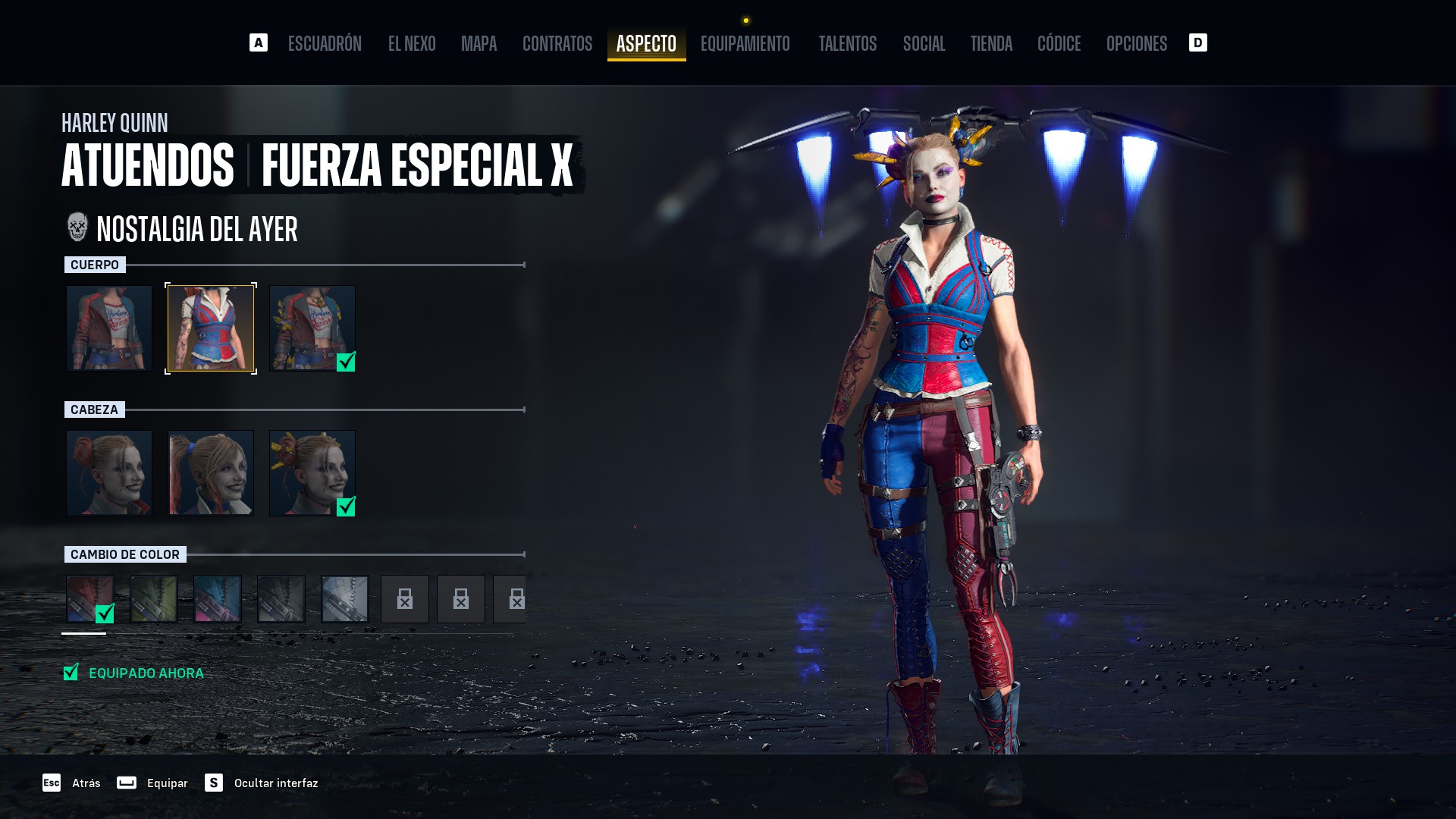Choose the green color variant
1456x819 pixels.
pyautogui.click(x=154, y=599)
